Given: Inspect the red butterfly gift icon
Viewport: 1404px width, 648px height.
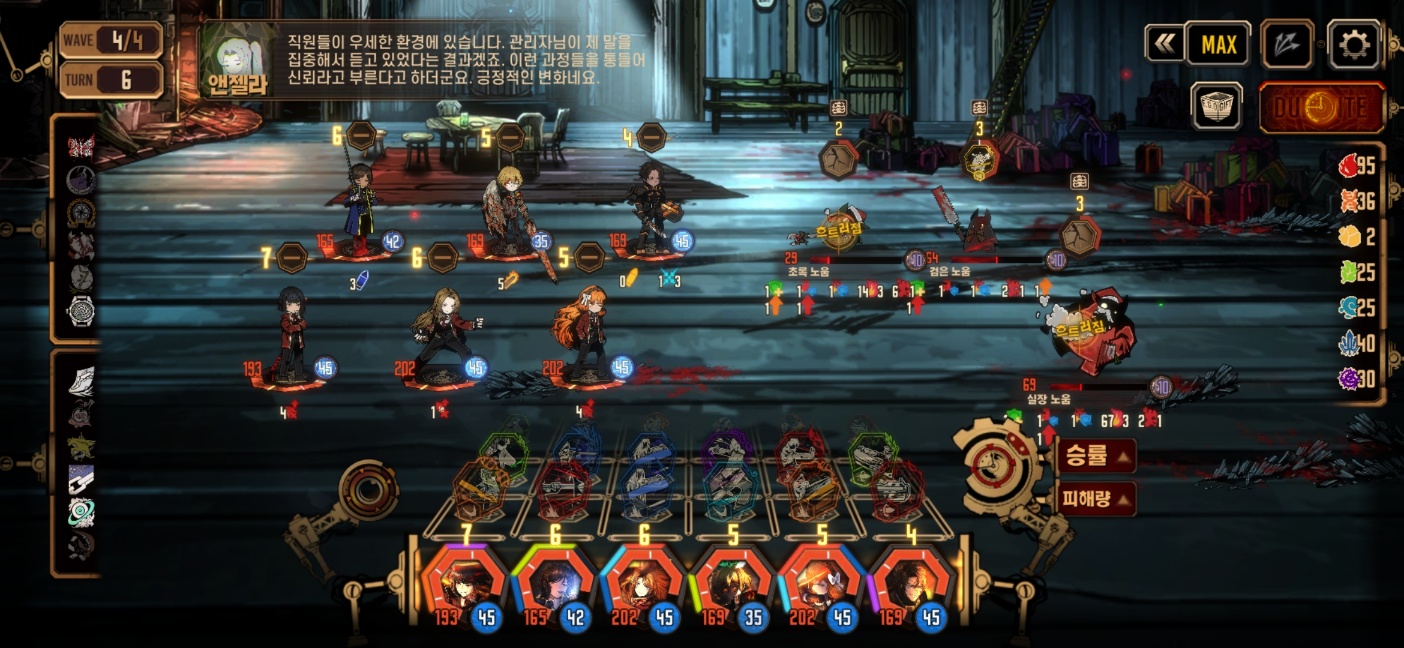Looking at the screenshot, I should pos(81,146).
